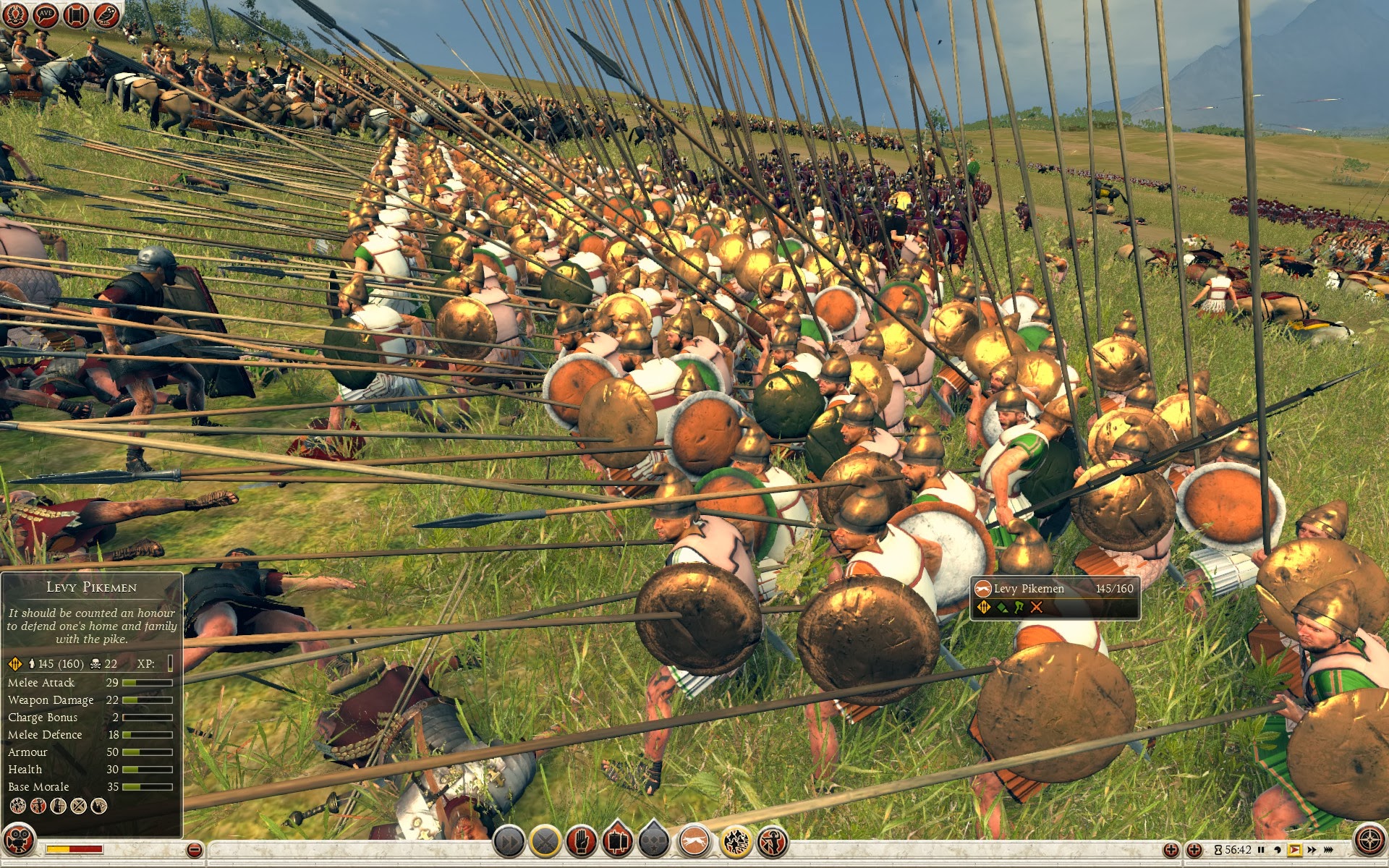Toggle the crossed swords melee mode
This screenshot has height=868, width=1389.
pos(545,842)
